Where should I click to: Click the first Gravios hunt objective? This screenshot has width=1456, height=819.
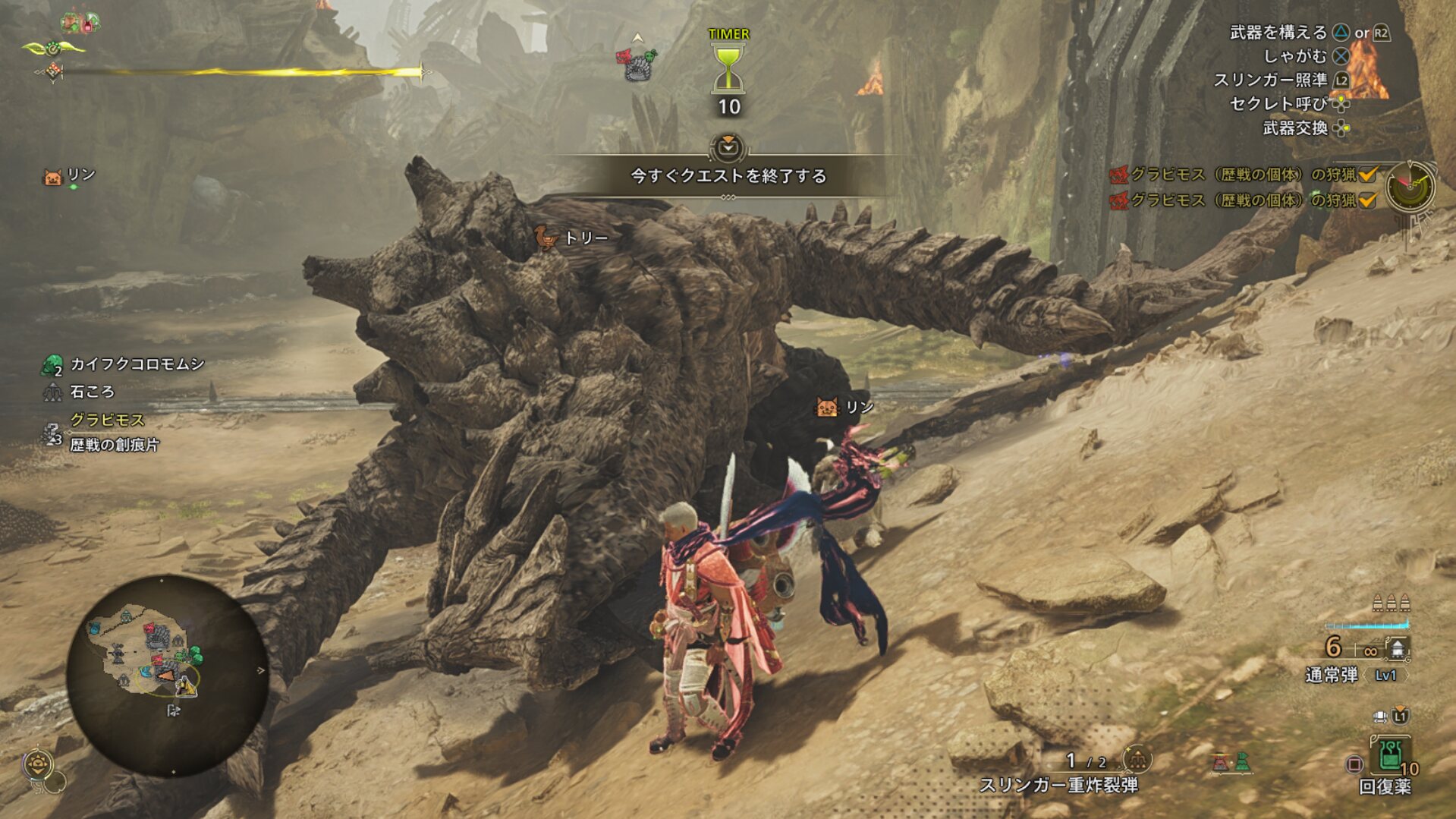pos(1243,175)
